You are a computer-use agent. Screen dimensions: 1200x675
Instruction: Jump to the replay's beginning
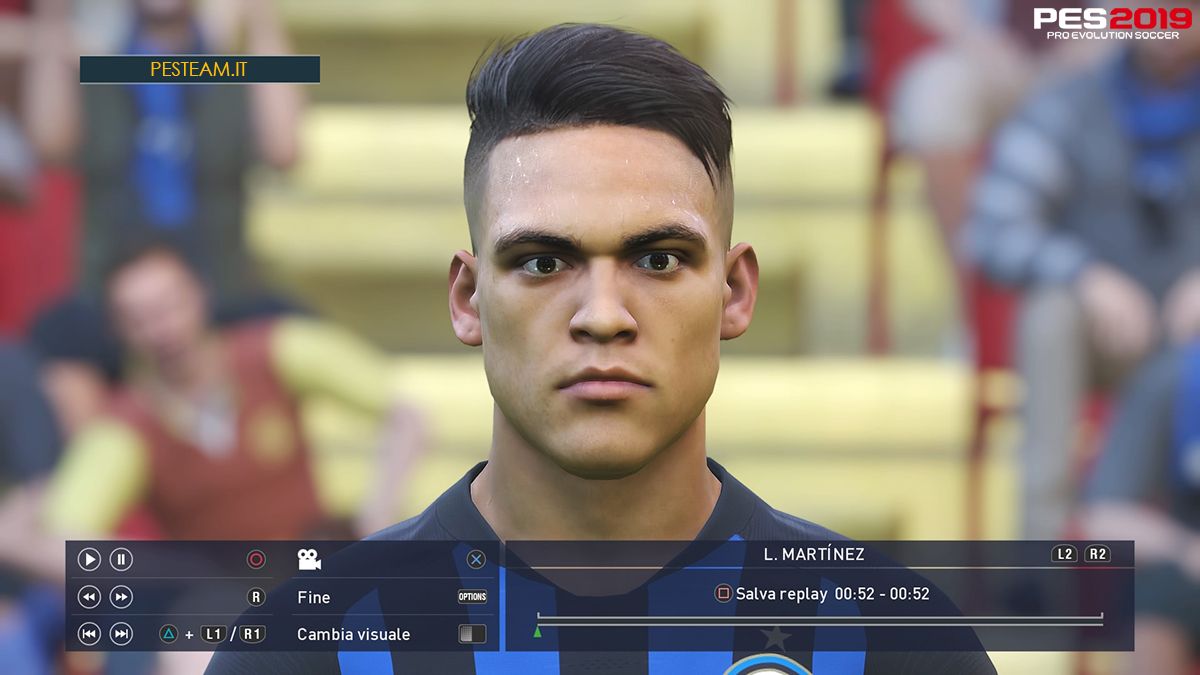89,634
